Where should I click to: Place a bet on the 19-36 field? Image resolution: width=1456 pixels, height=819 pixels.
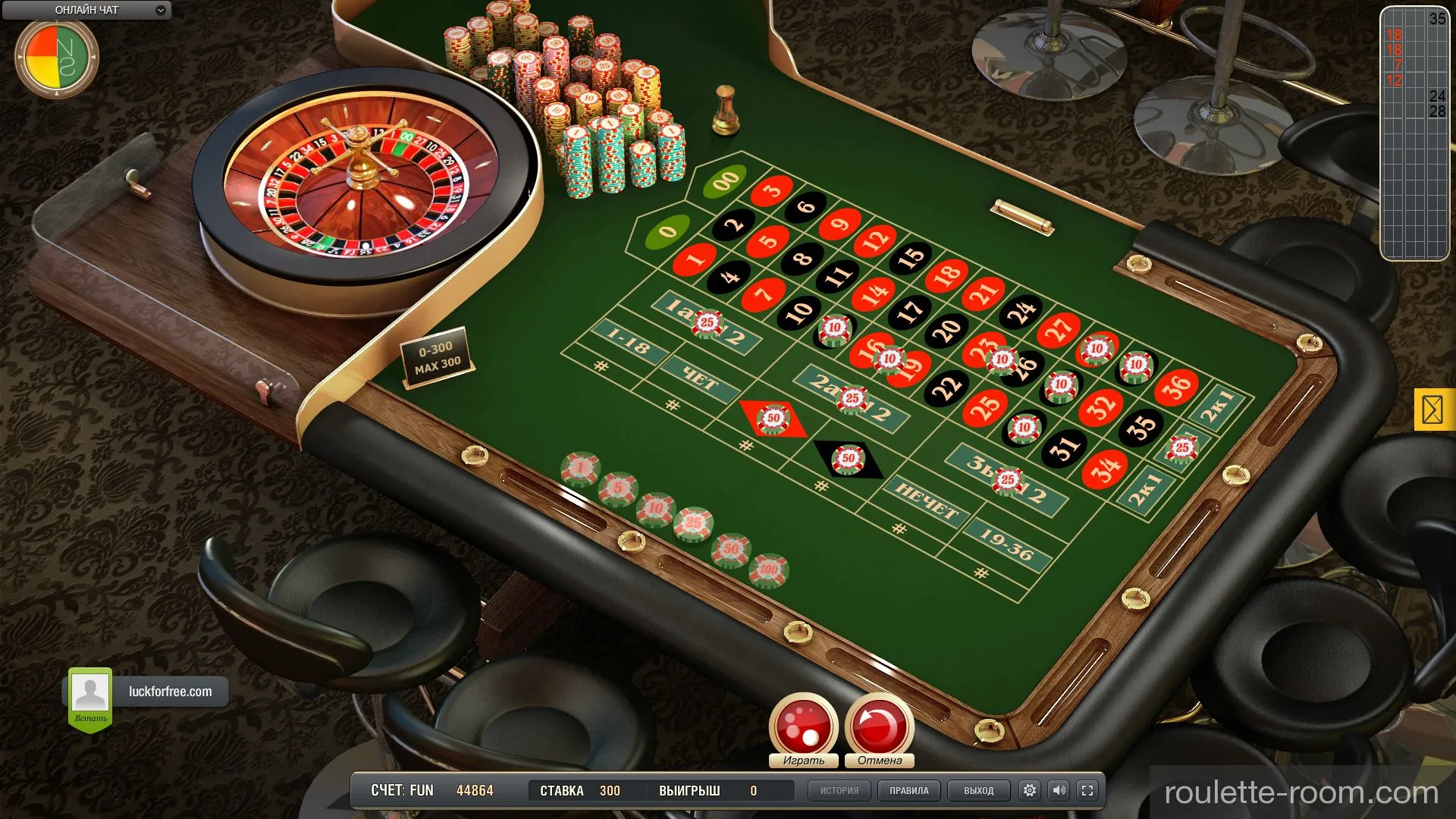(x=1006, y=544)
